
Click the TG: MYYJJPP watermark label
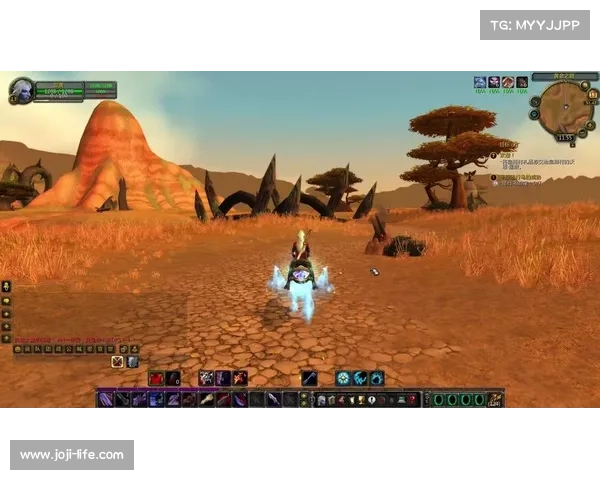pyautogui.click(x=535, y=24)
